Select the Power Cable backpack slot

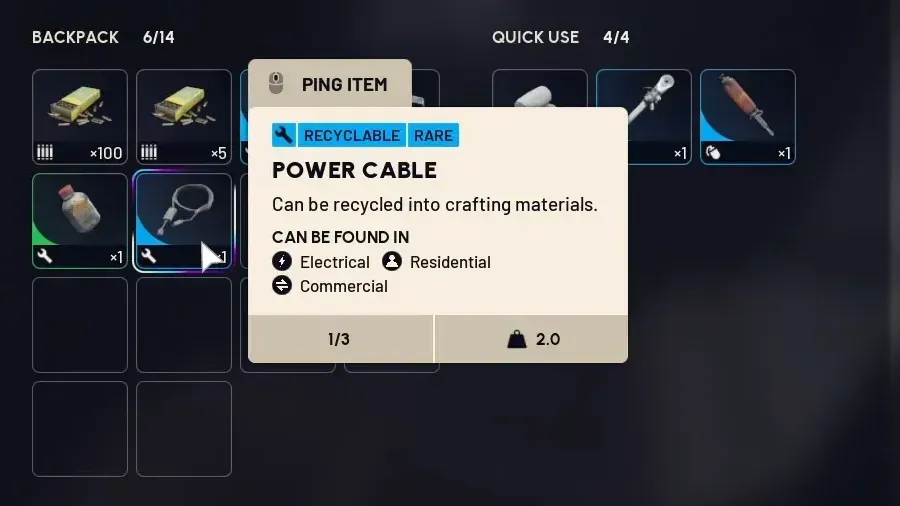click(184, 220)
